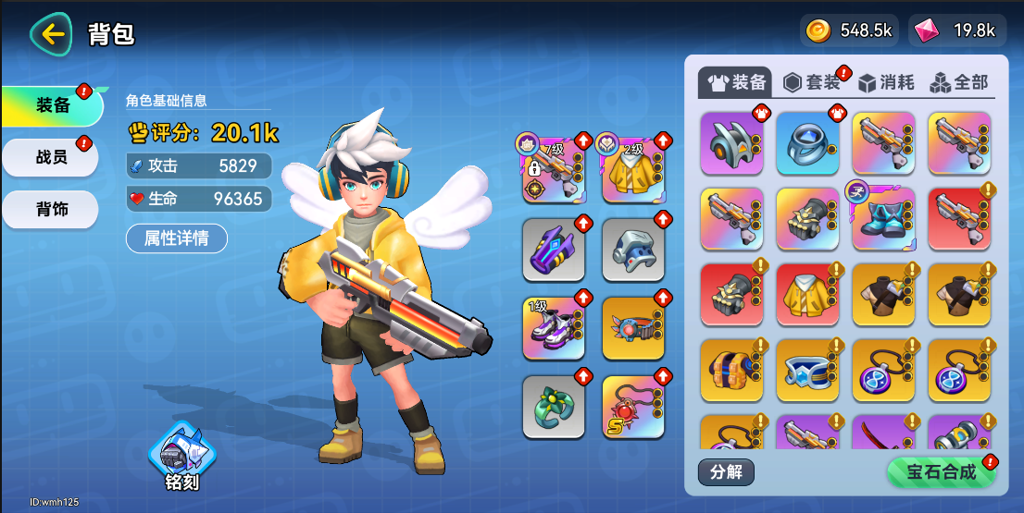
Task: Select the equipped red pendant necklace slot
Action: (x=633, y=407)
